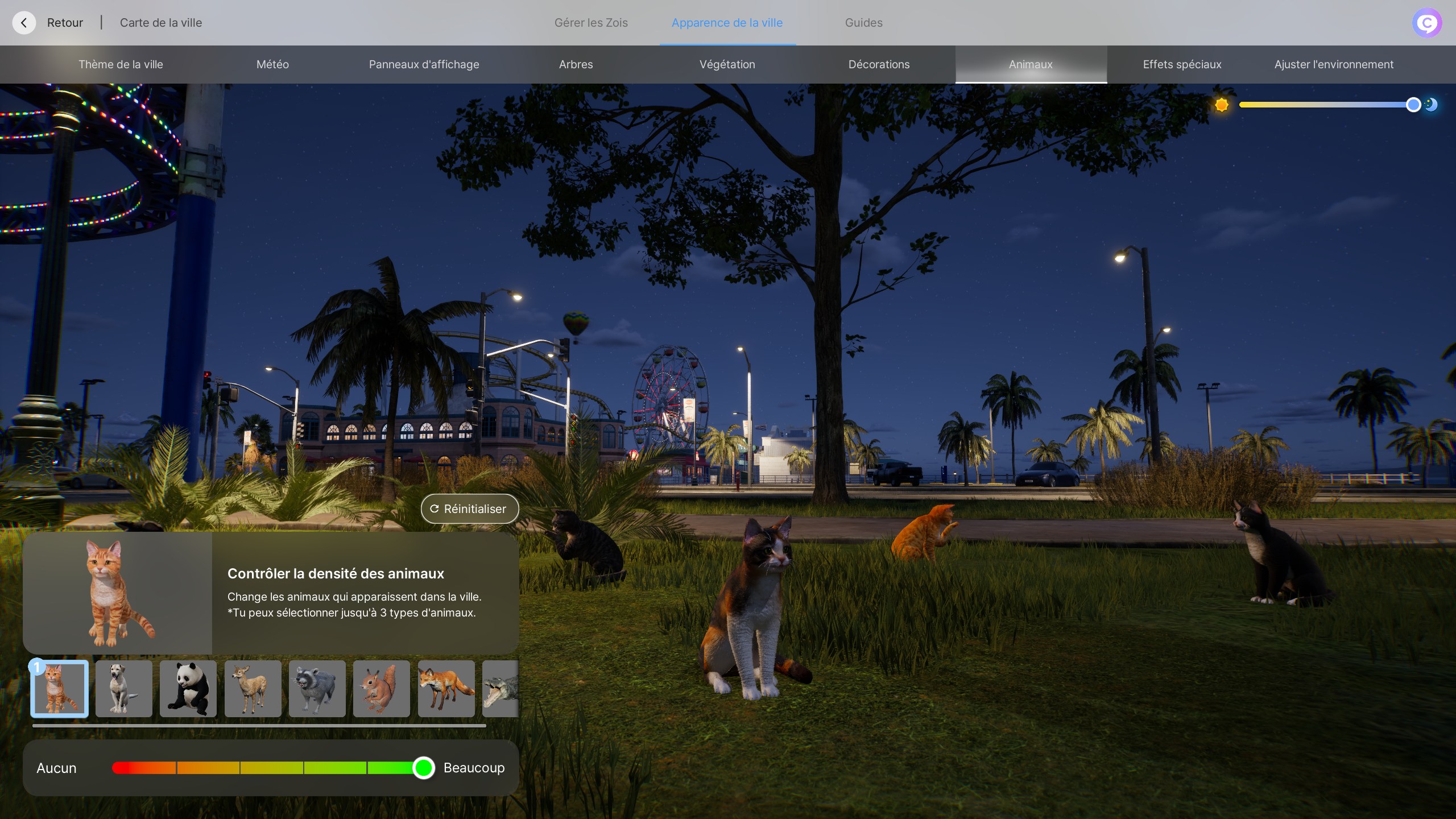Open the Décorations category
The width and height of the screenshot is (1456, 819).
click(x=879, y=64)
